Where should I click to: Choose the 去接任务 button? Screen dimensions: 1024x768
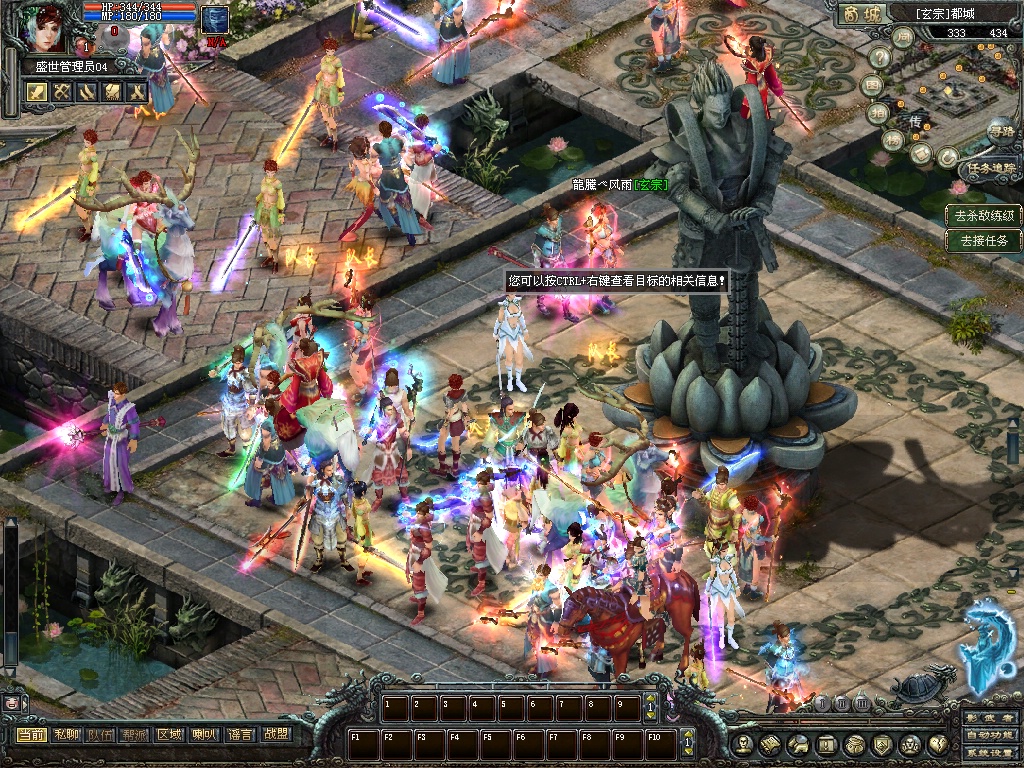985,240
